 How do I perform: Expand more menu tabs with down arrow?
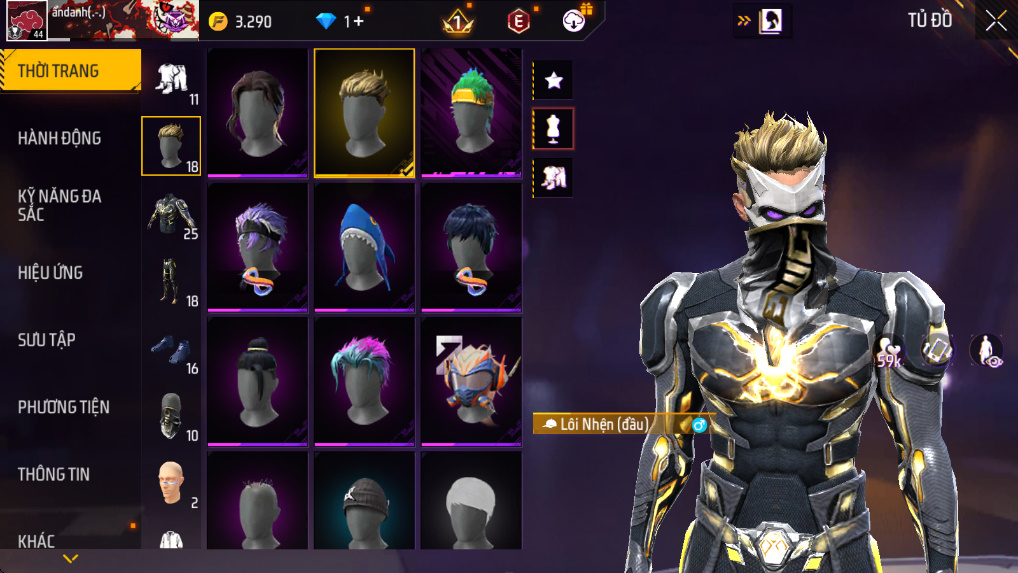pos(70,559)
